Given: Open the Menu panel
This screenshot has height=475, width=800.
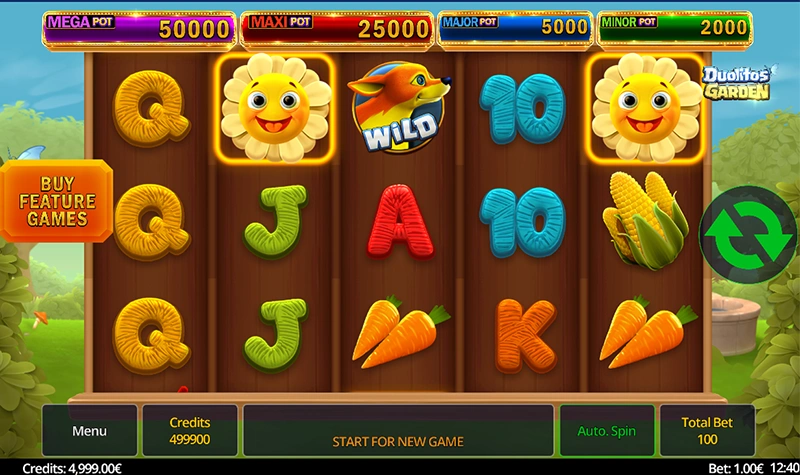Looking at the screenshot, I should click(x=89, y=431).
